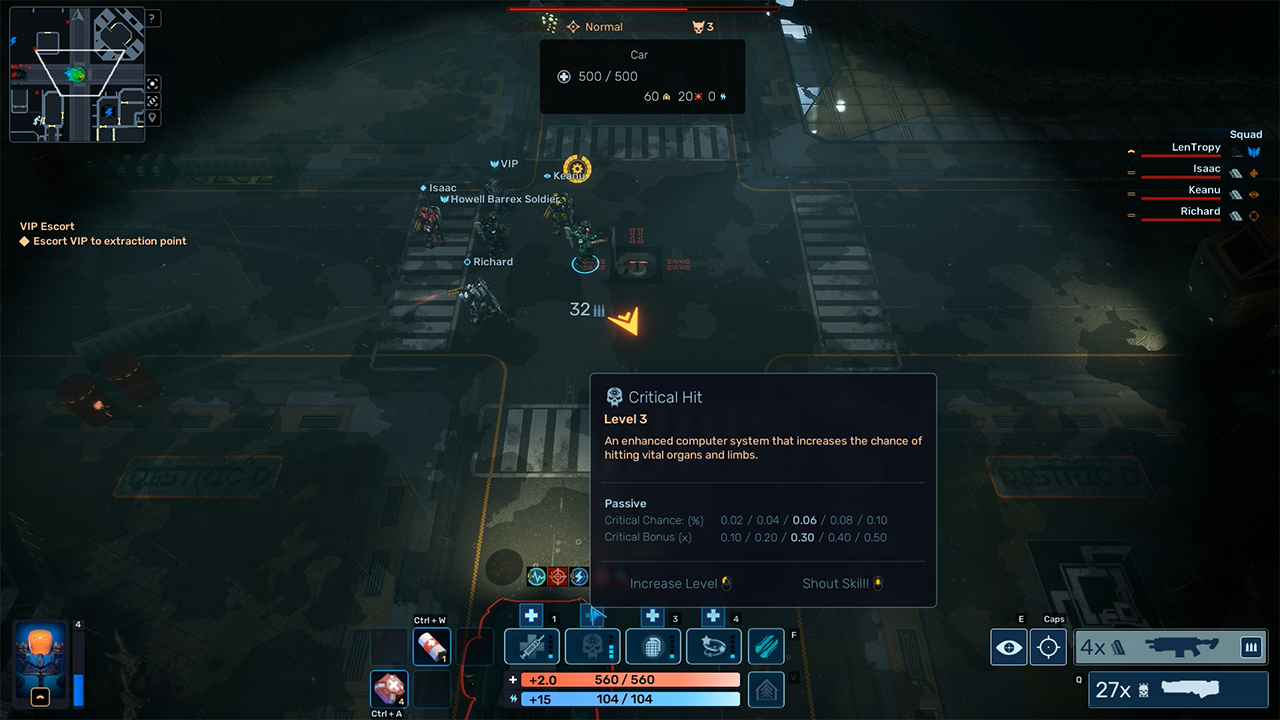The height and width of the screenshot is (720, 1280).
Task: Switch to the secondary weapon with 27 ammo
Action: [x=1178, y=690]
